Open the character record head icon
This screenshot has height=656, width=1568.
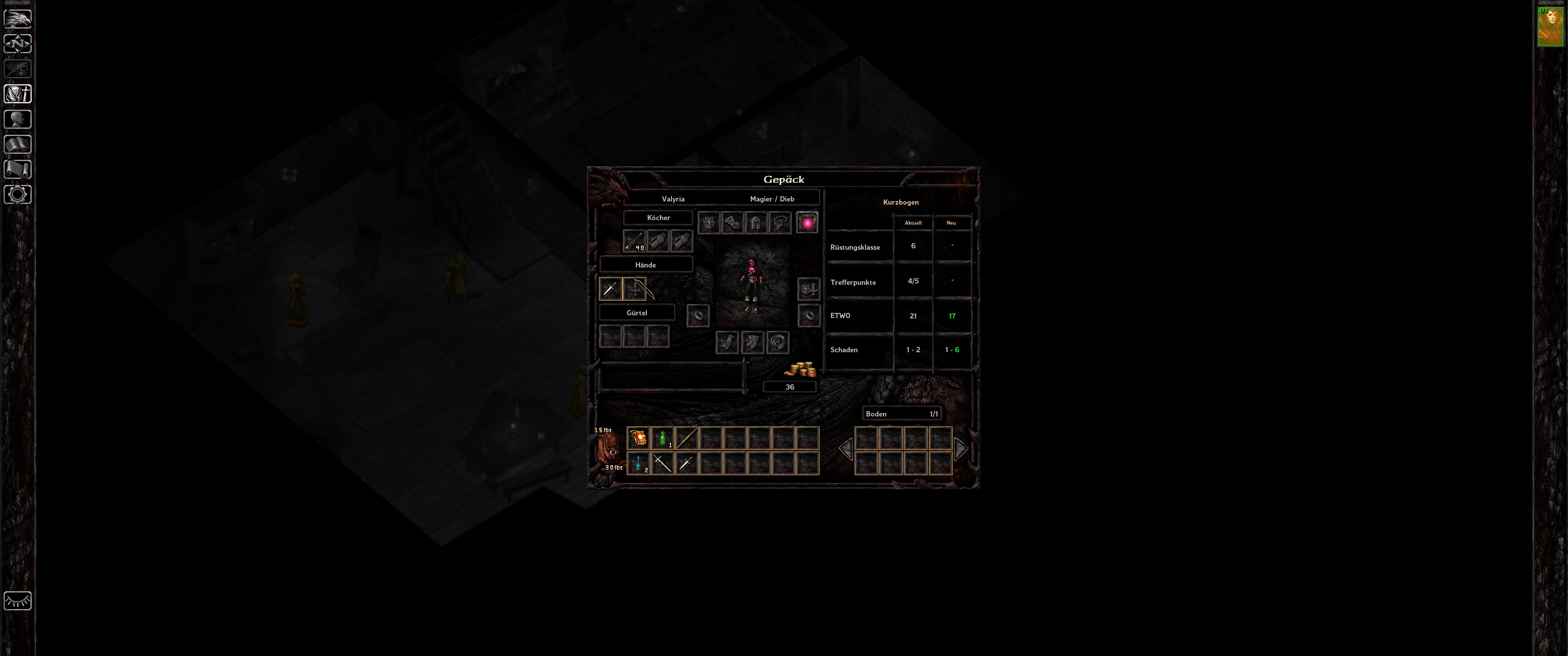[x=18, y=119]
